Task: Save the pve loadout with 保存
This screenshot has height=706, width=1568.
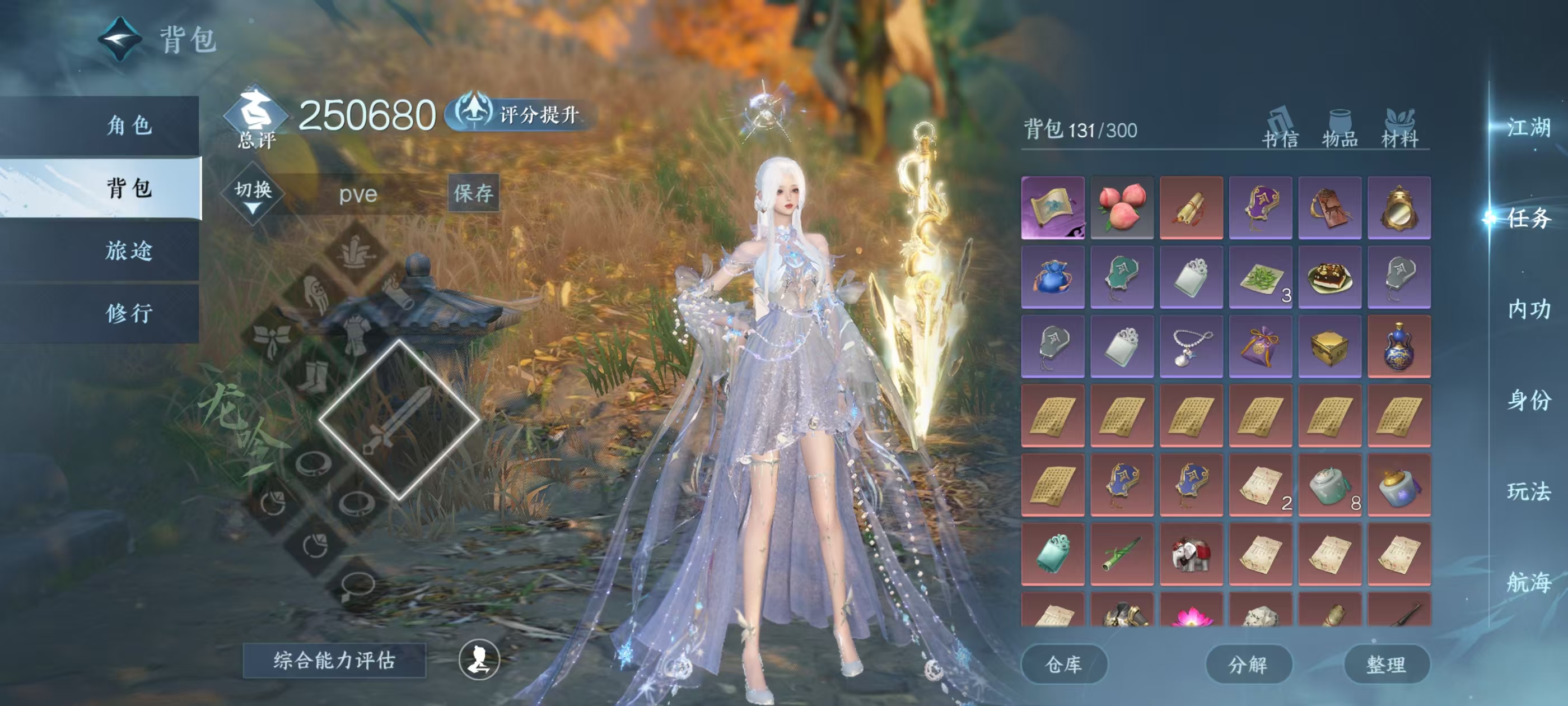Action: 474,193
